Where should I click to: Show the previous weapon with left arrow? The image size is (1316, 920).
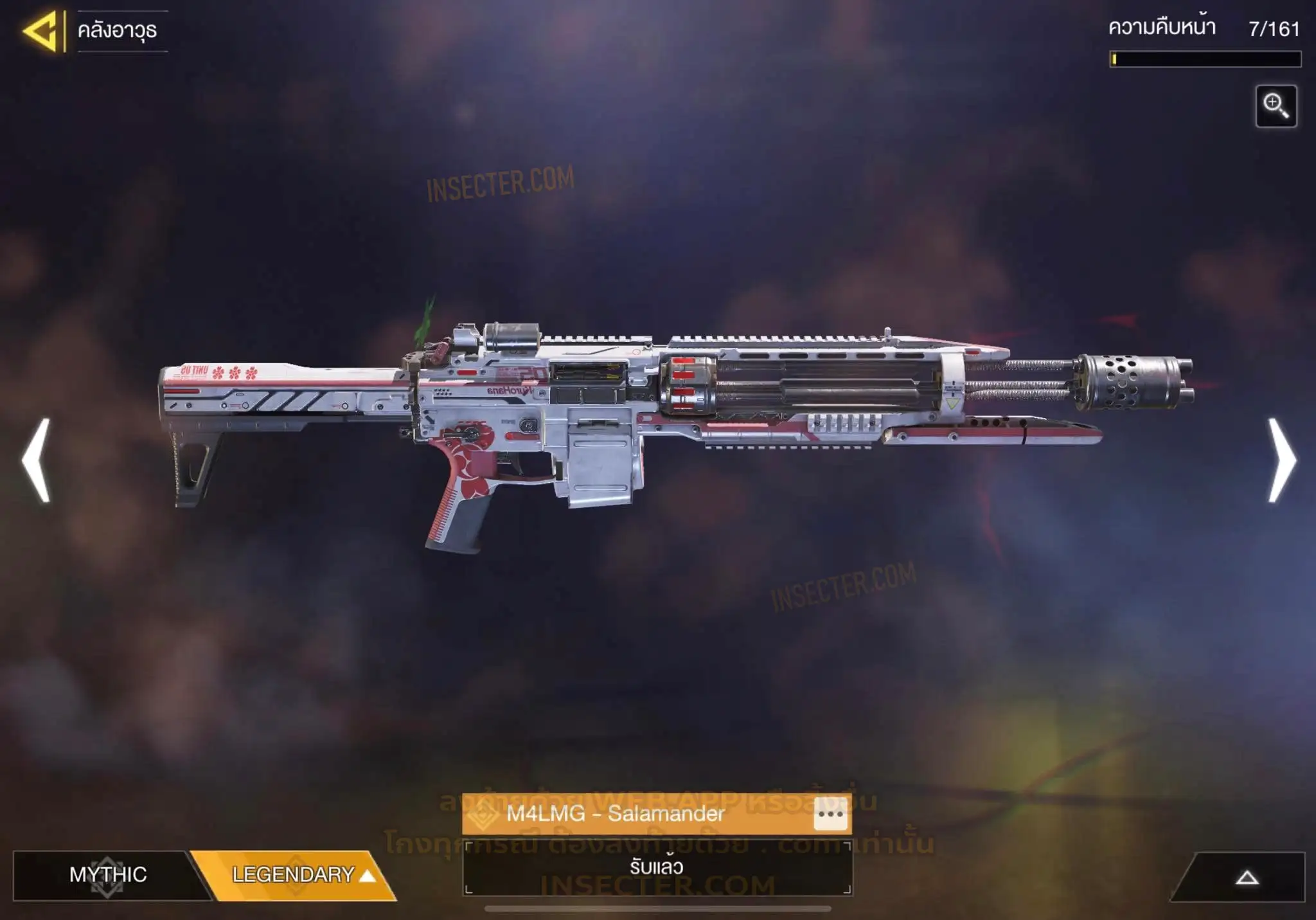tap(37, 460)
